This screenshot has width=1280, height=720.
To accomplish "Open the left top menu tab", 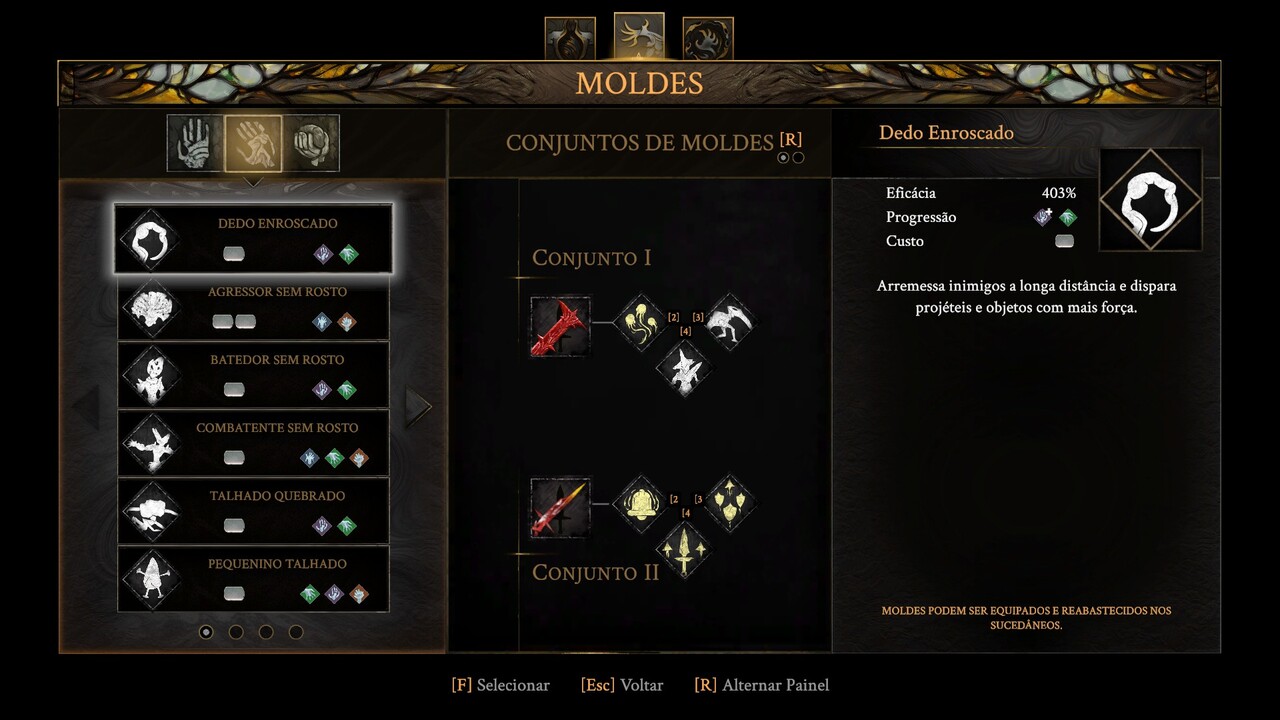I will (x=570, y=38).
